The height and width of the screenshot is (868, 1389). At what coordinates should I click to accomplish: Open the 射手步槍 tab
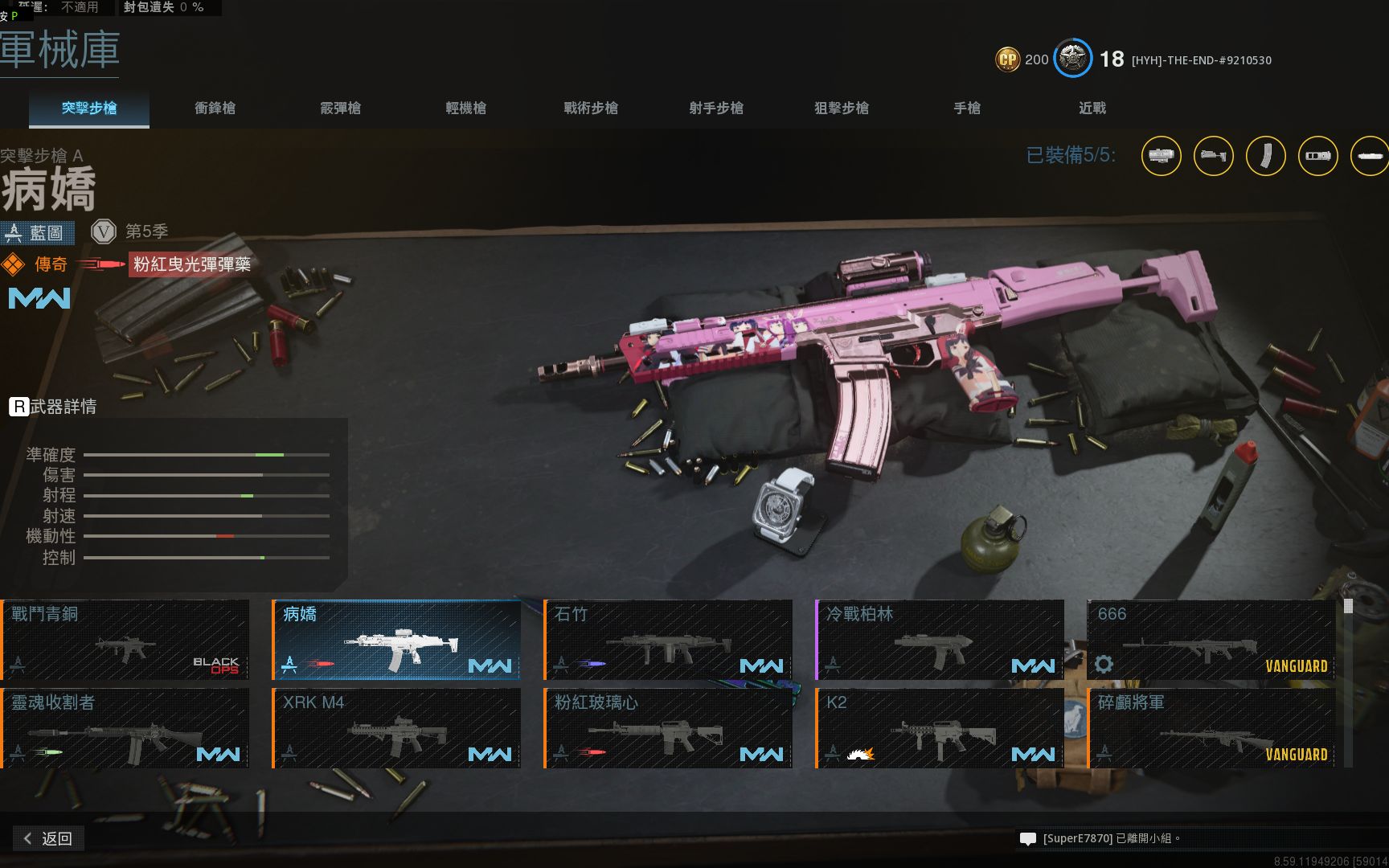[x=716, y=108]
